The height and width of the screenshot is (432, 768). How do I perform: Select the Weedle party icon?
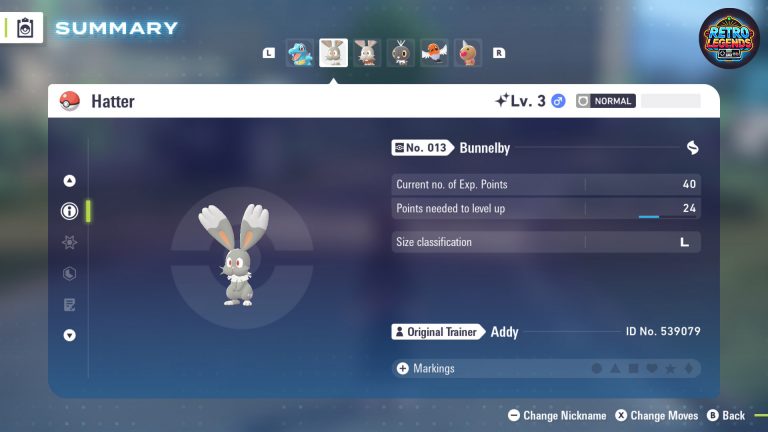click(x=467, y=53)
